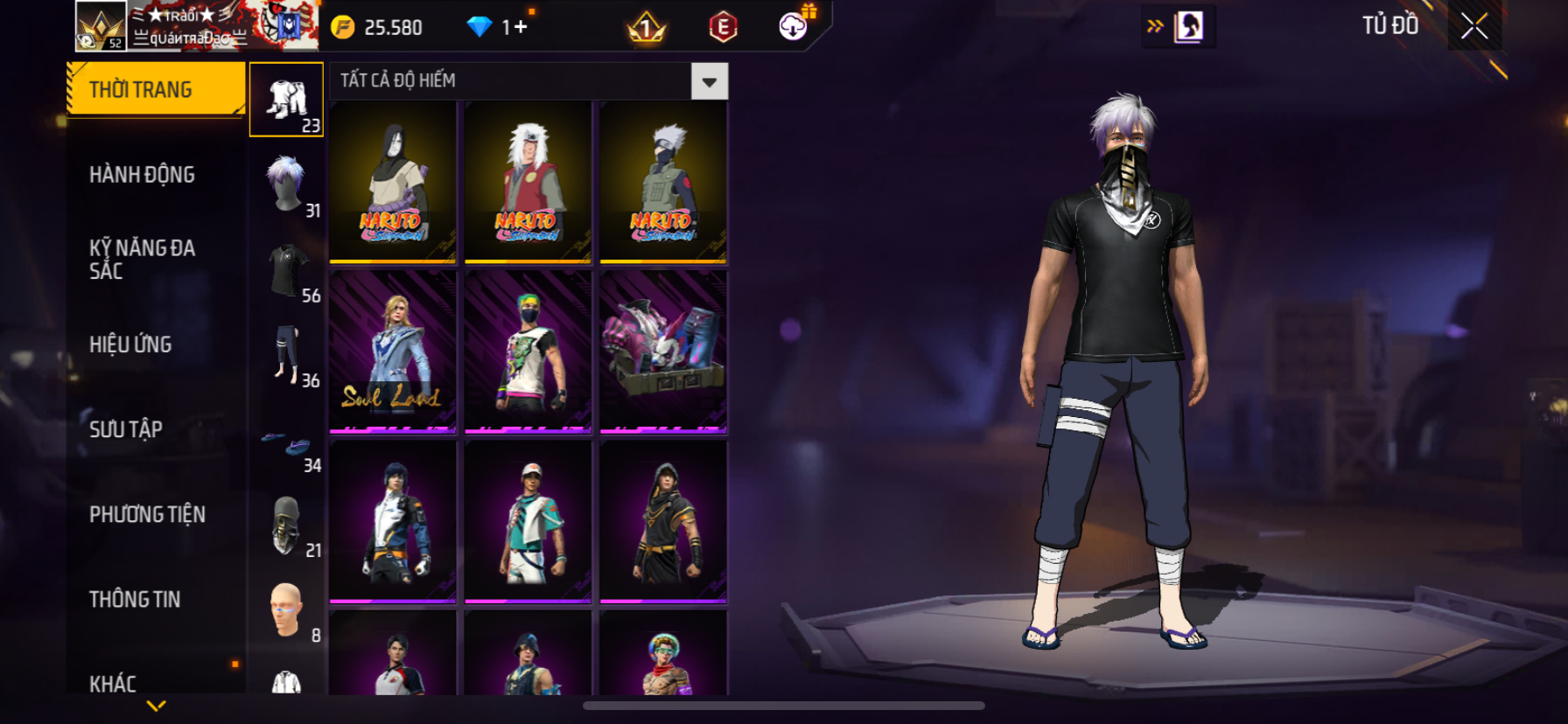Filter by pants subcategory icon
The width and height of the screenshot is (1568, 724).
coord(287,354)
